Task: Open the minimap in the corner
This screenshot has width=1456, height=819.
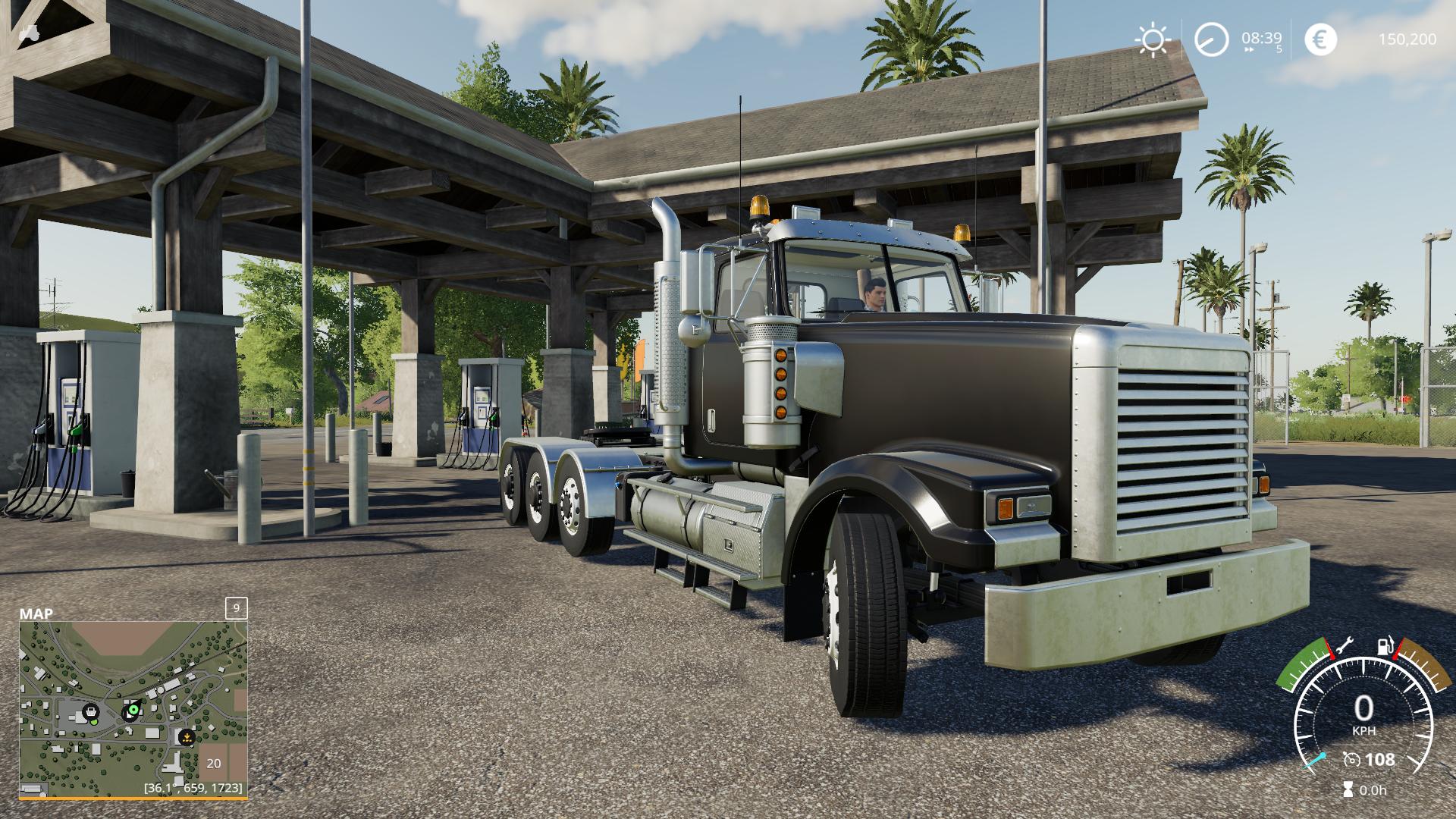Action: (x=133, y=709)
